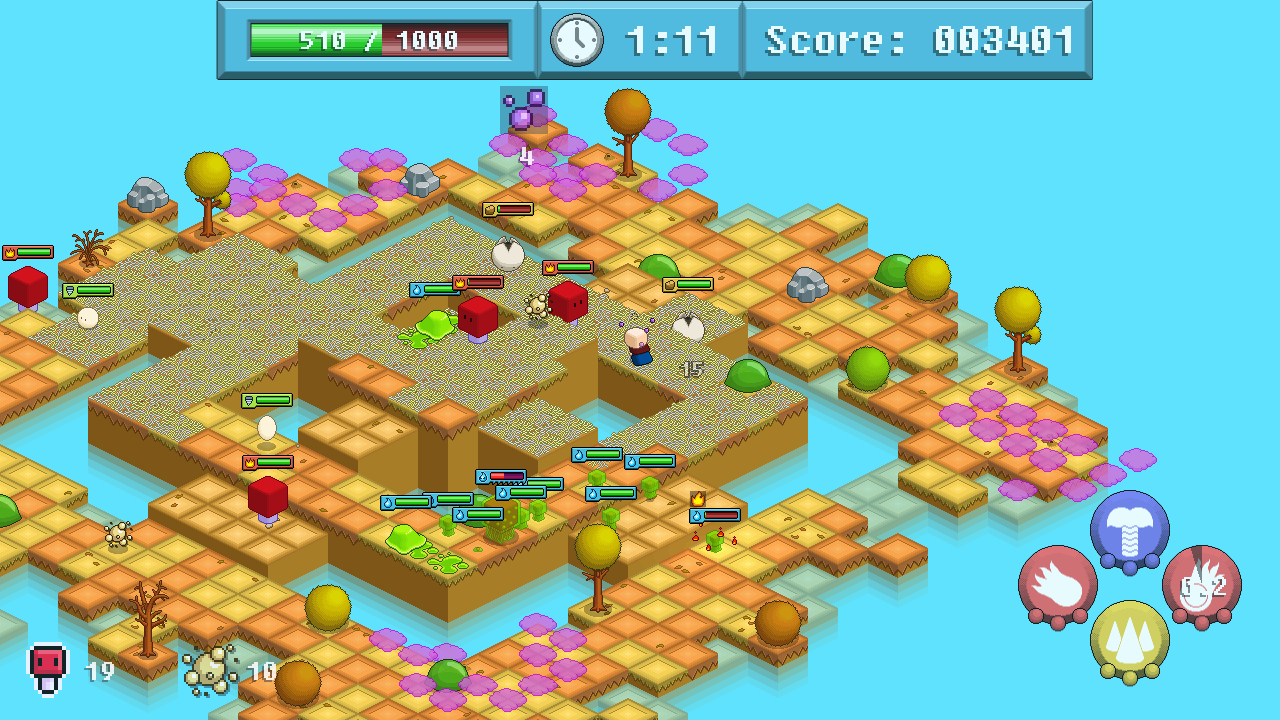Viewport: 1280px width, 720px height.
Task: Activate the red fireball ability
Action: pos(1057,585)
